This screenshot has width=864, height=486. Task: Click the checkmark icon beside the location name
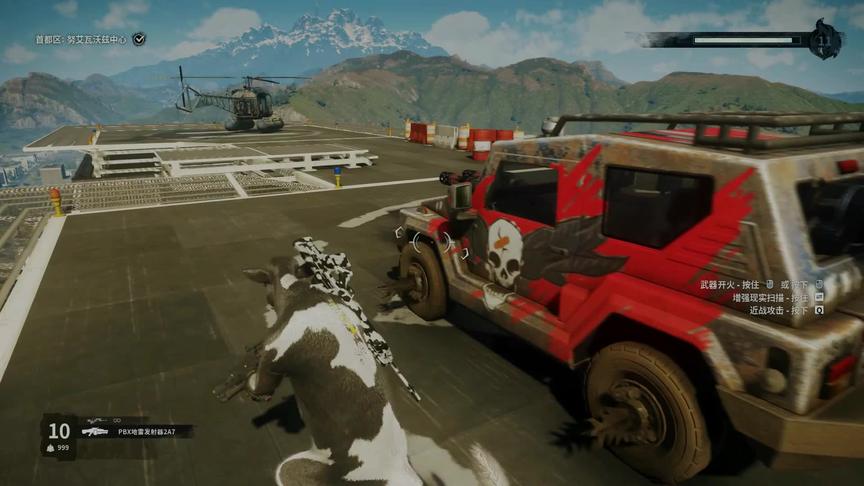pyautogui.click(x=139, y=39)
